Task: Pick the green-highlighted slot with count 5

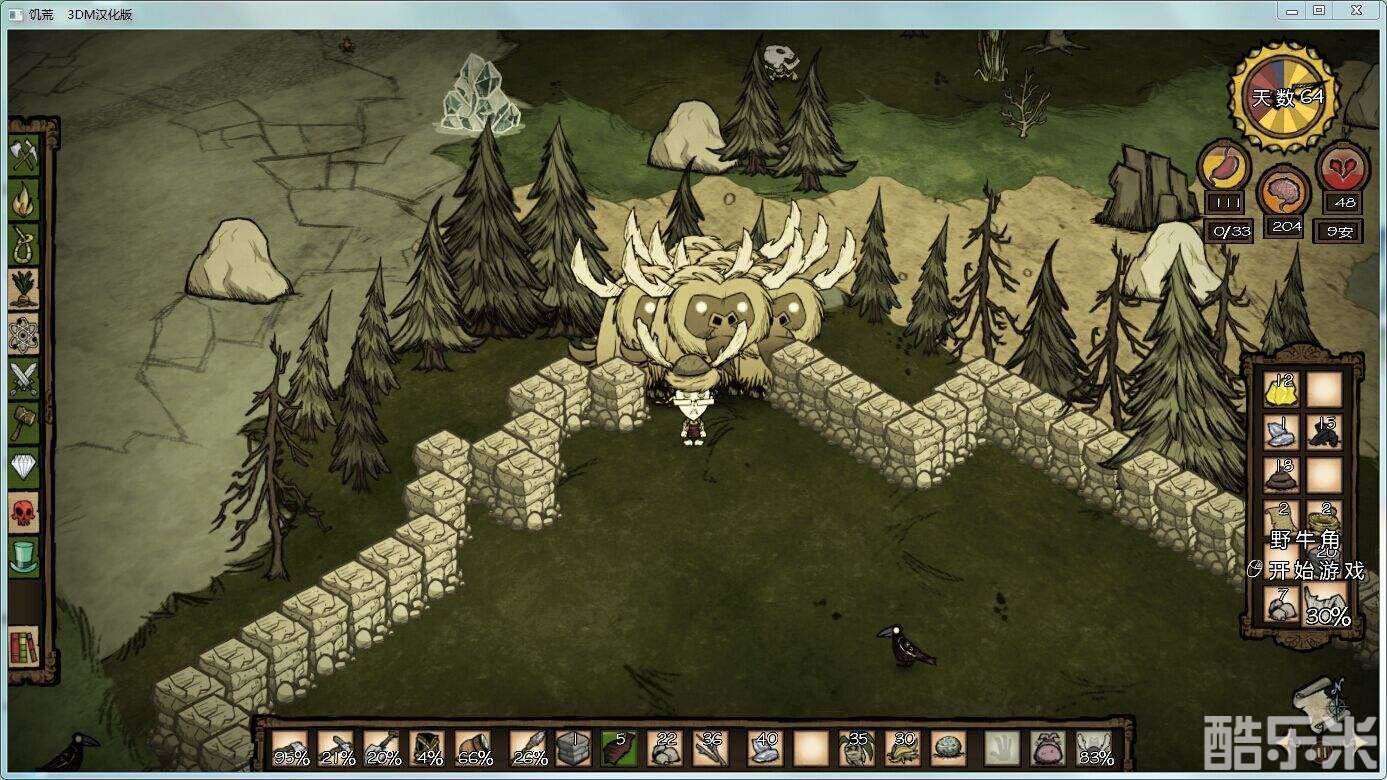Action: 619,748
